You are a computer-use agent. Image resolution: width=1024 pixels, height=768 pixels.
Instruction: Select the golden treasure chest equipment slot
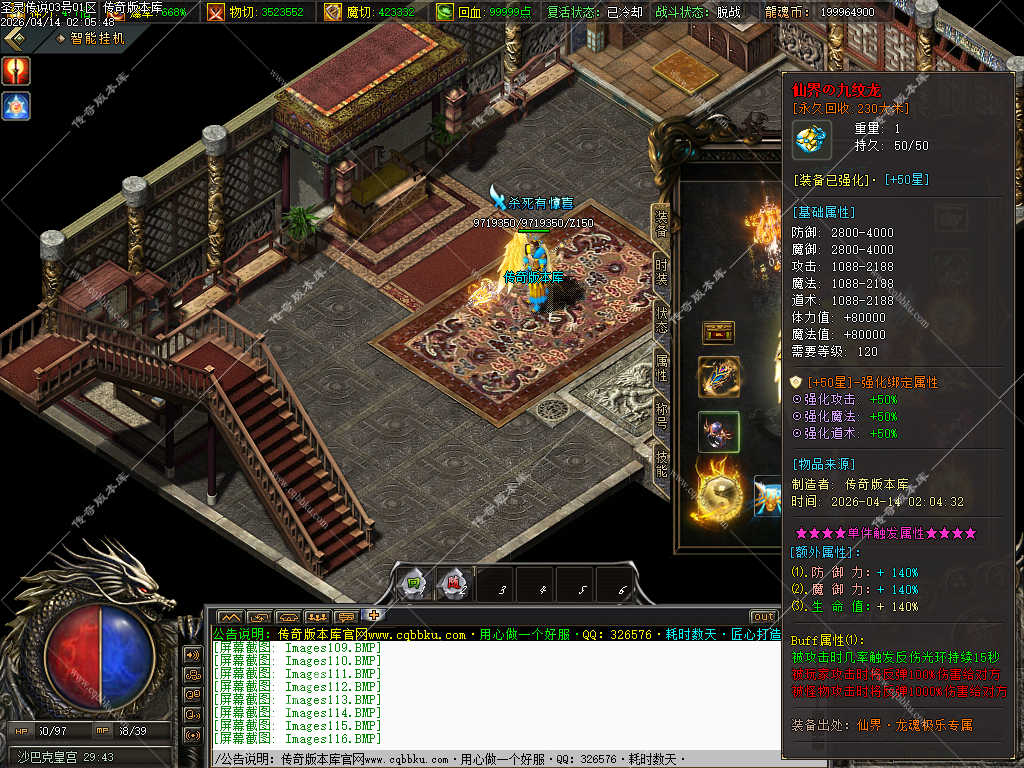pyautogui.click(x=718, y=333)
